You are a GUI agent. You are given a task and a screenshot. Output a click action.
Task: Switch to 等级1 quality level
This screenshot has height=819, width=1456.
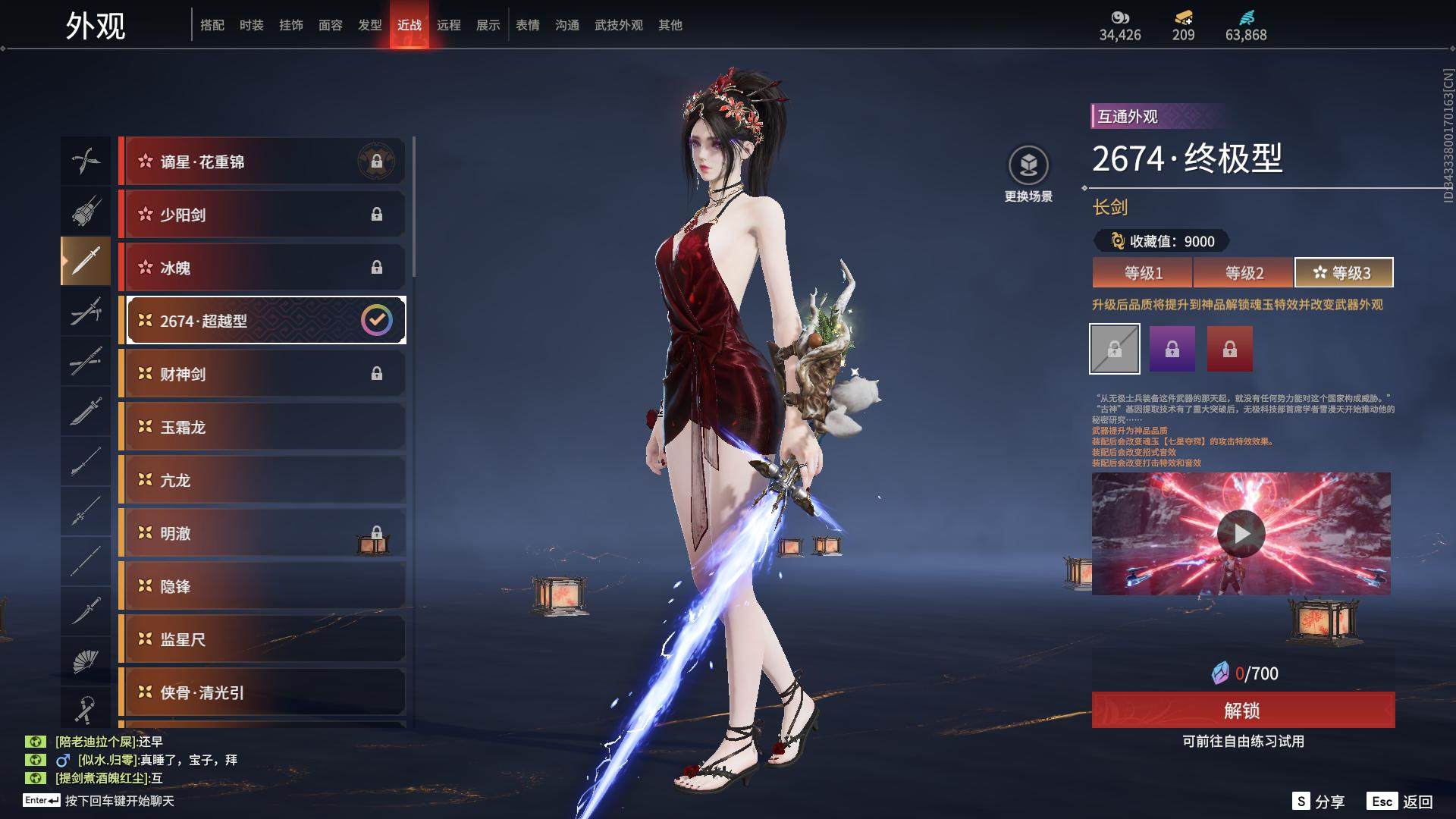click(x=1142, y=273)
